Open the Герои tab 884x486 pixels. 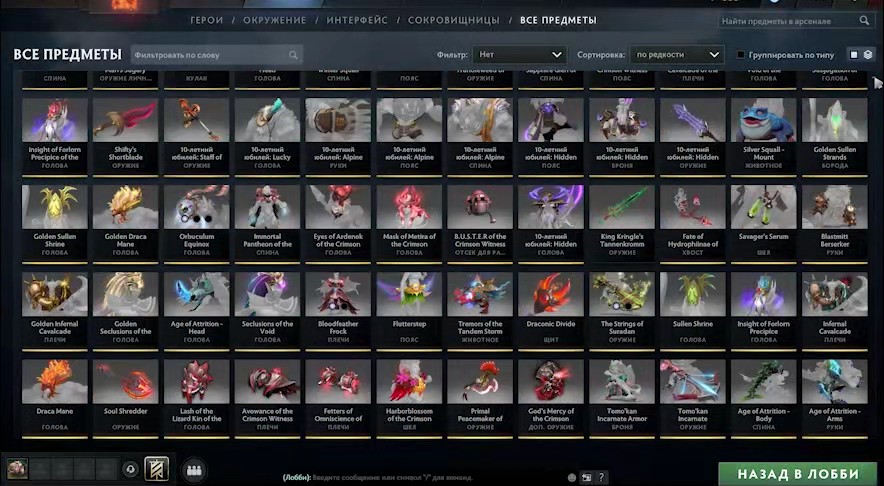click(x=206, y=20)
